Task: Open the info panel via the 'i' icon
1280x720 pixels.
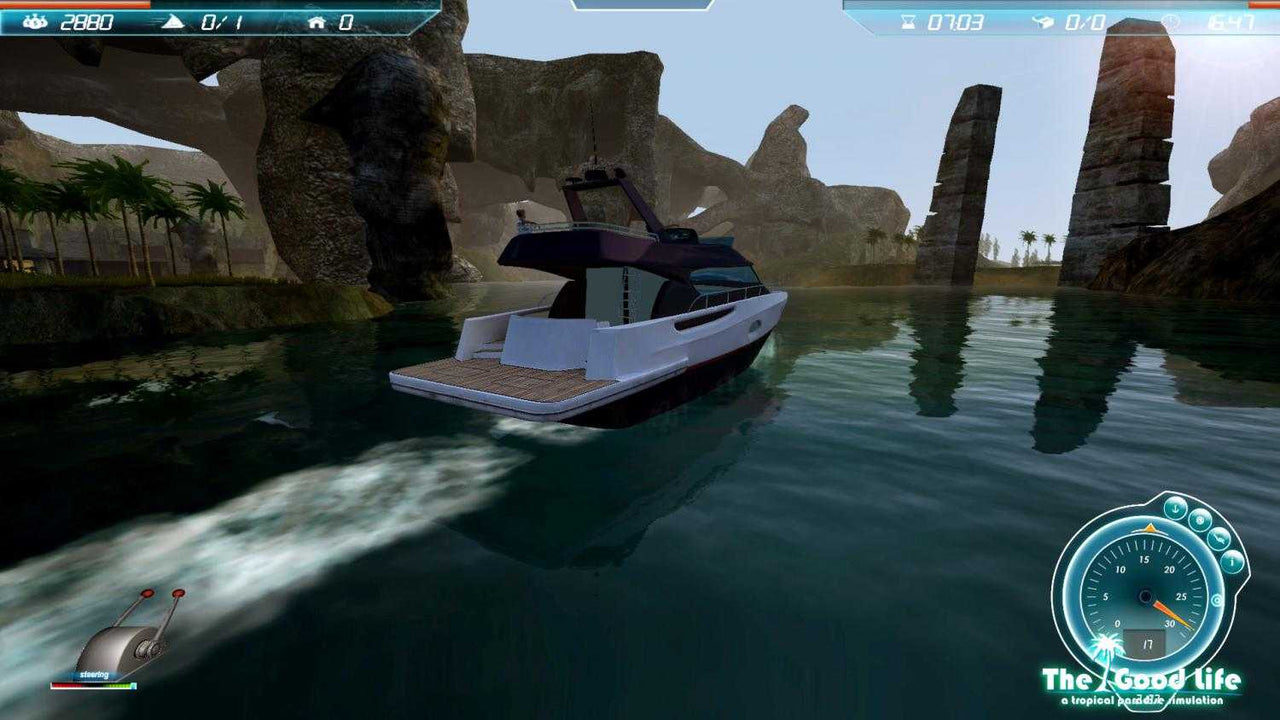Action: point(1232,562)
